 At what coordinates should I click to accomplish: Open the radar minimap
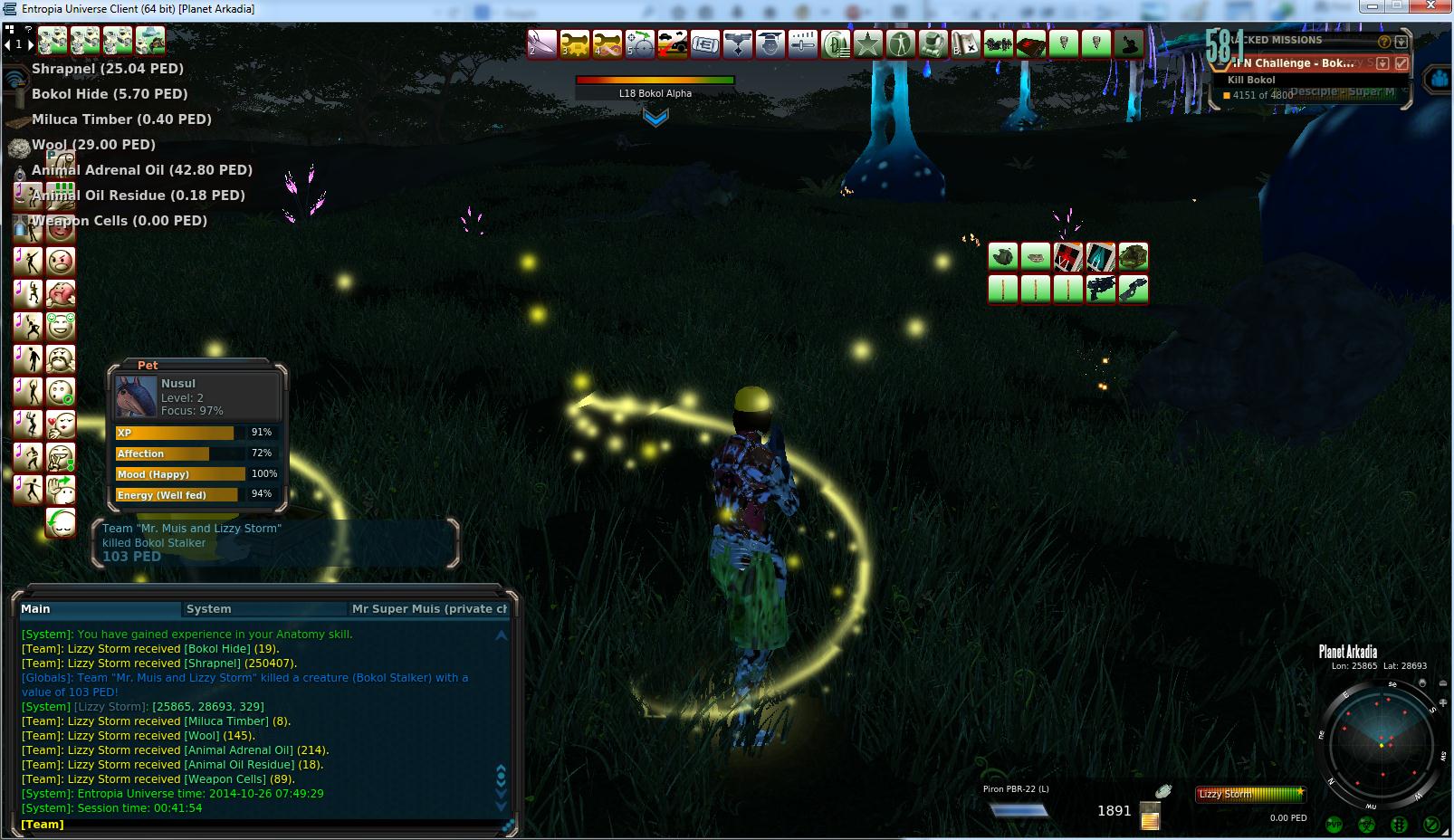[x=1382, y=743]
